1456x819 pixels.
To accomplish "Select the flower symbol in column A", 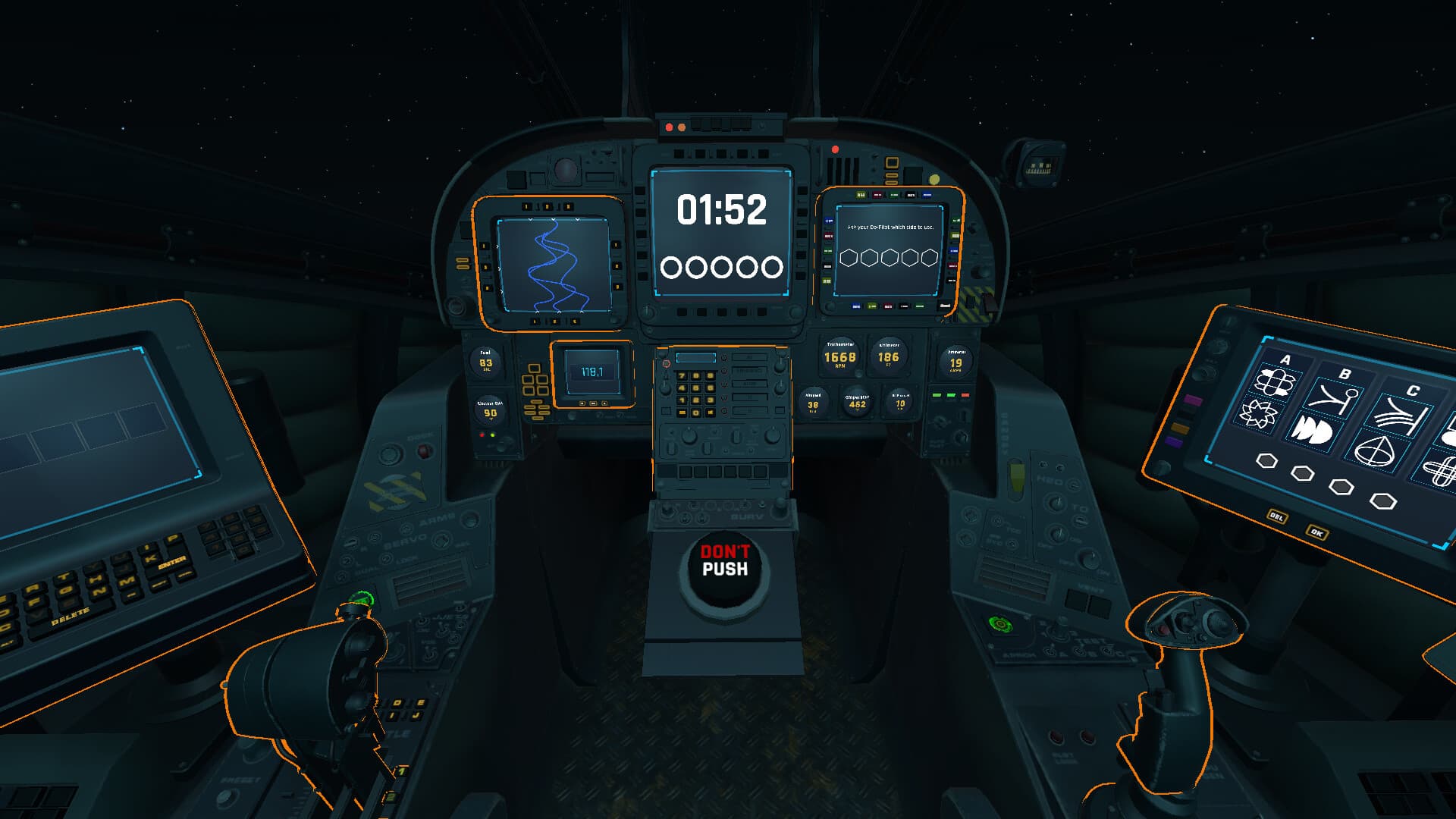I will (x=1277, y=381).
